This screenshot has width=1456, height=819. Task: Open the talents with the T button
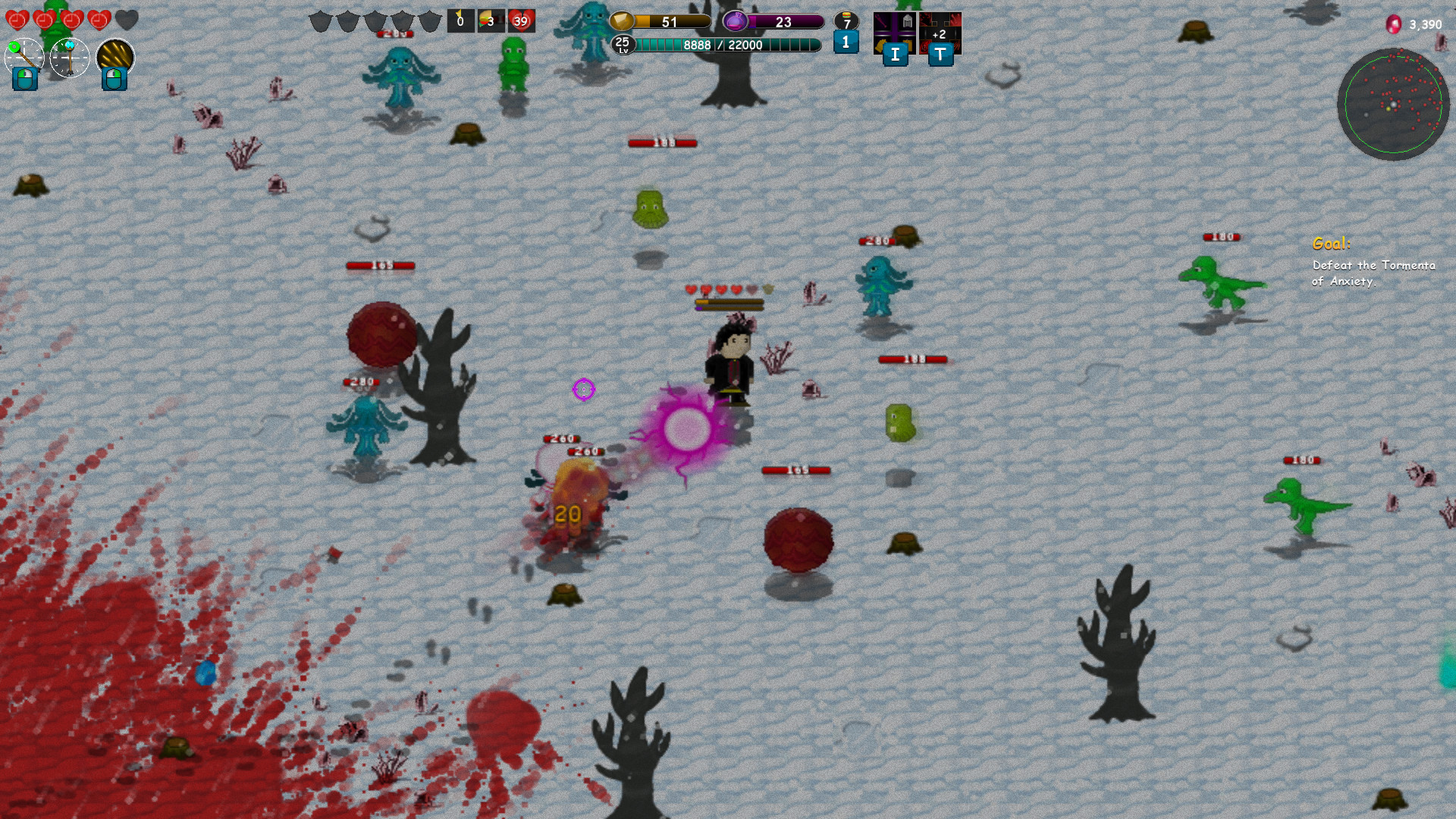(940, 55)
